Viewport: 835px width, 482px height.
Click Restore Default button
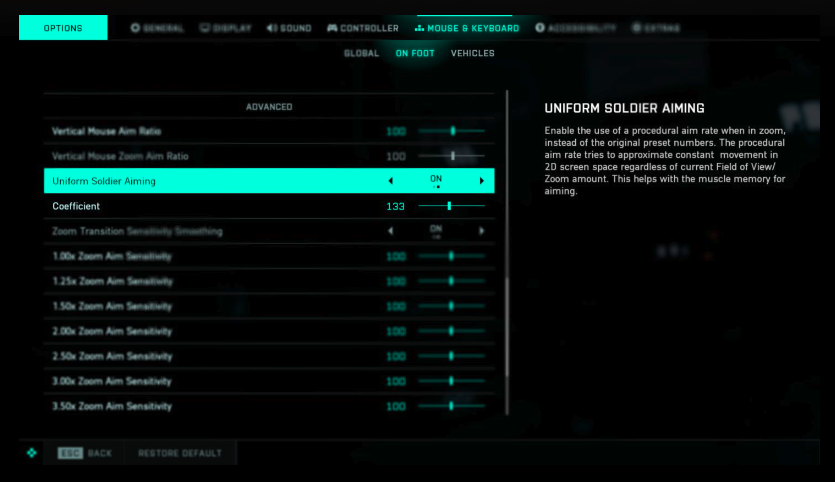[180, 453]
